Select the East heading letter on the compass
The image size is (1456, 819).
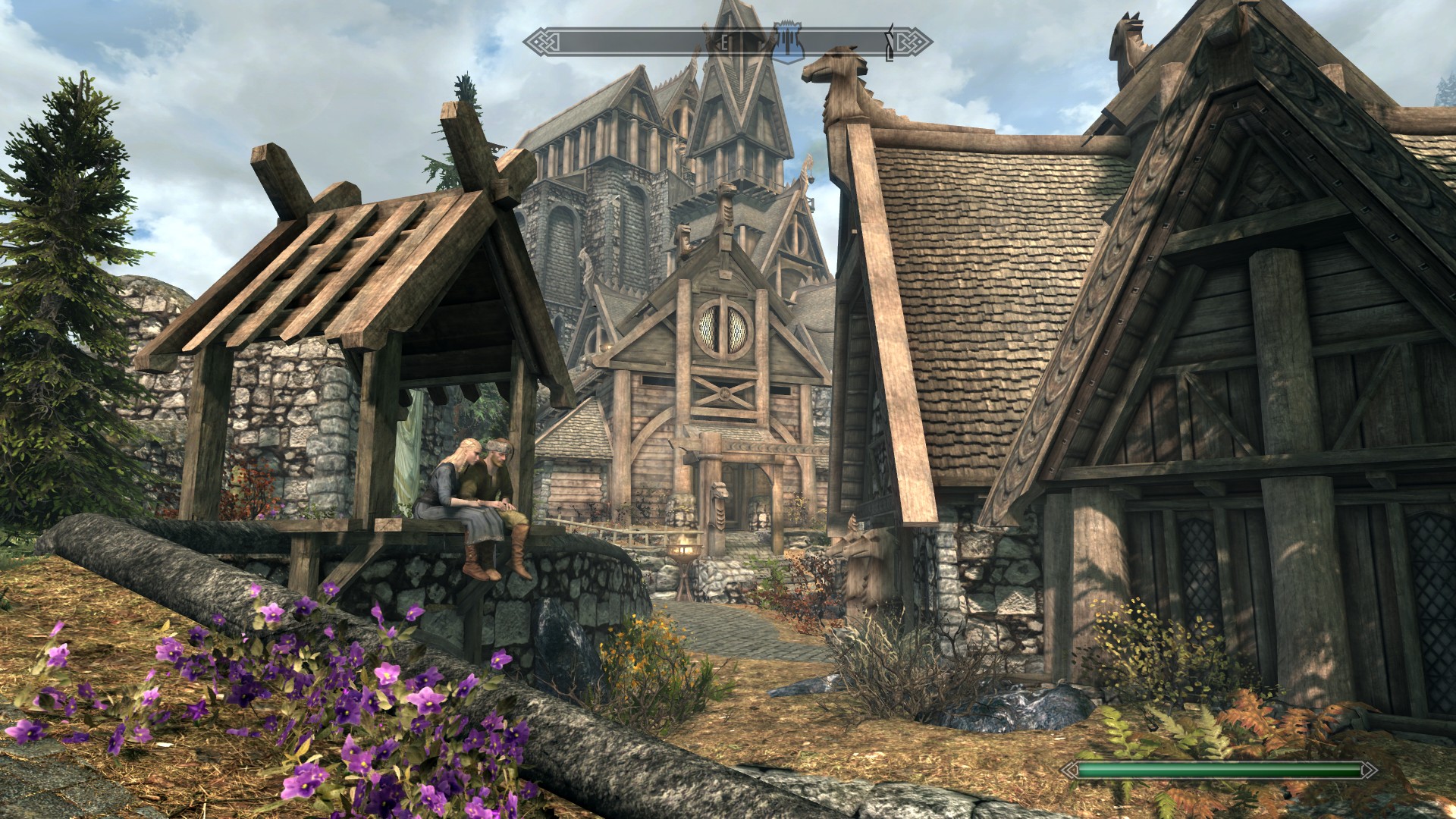[x=723, y=43]
